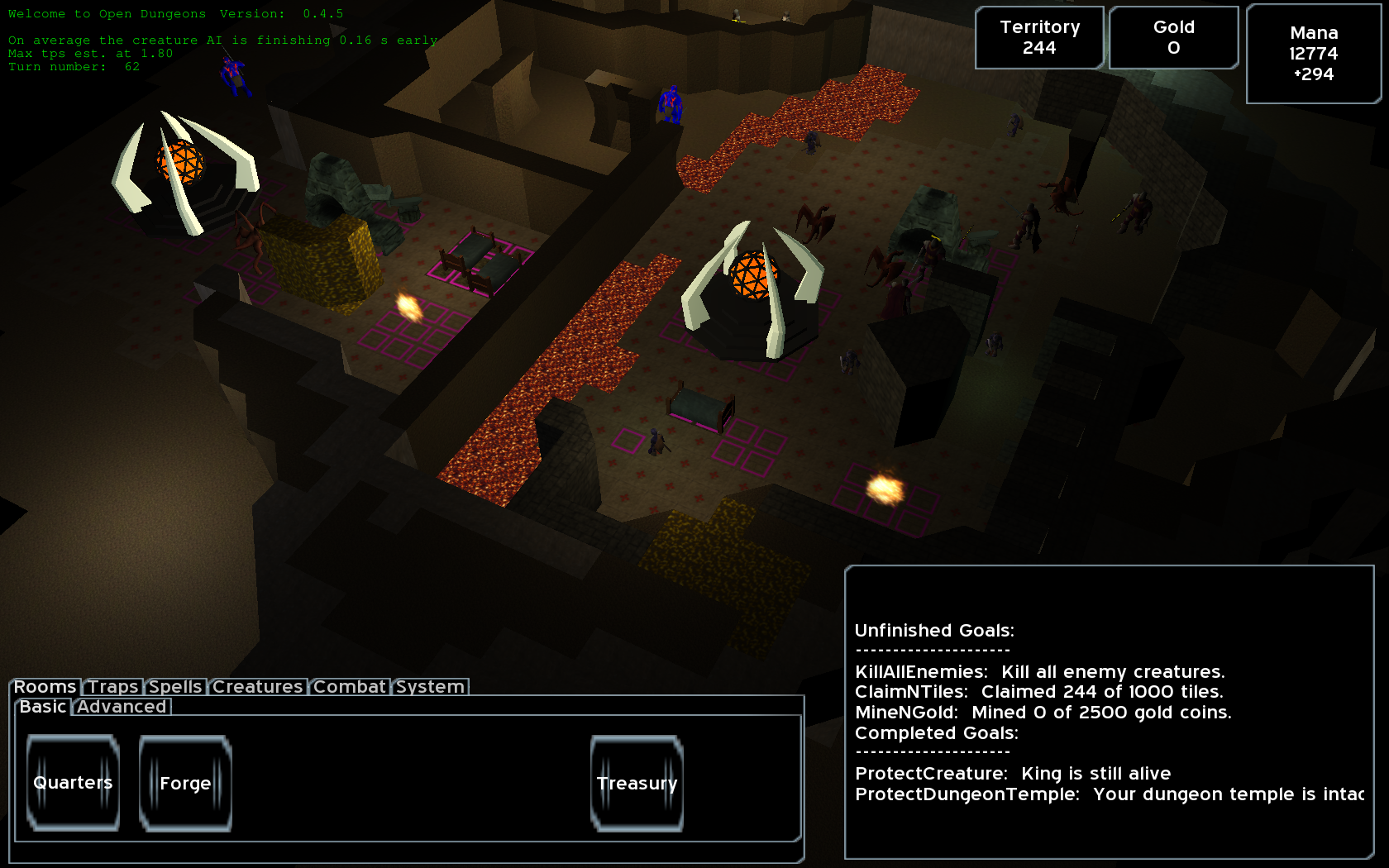The image size is (1389, 868).
Task: Choose the Quarters room button
Action: pyautogui.click(x=73, y=783)
